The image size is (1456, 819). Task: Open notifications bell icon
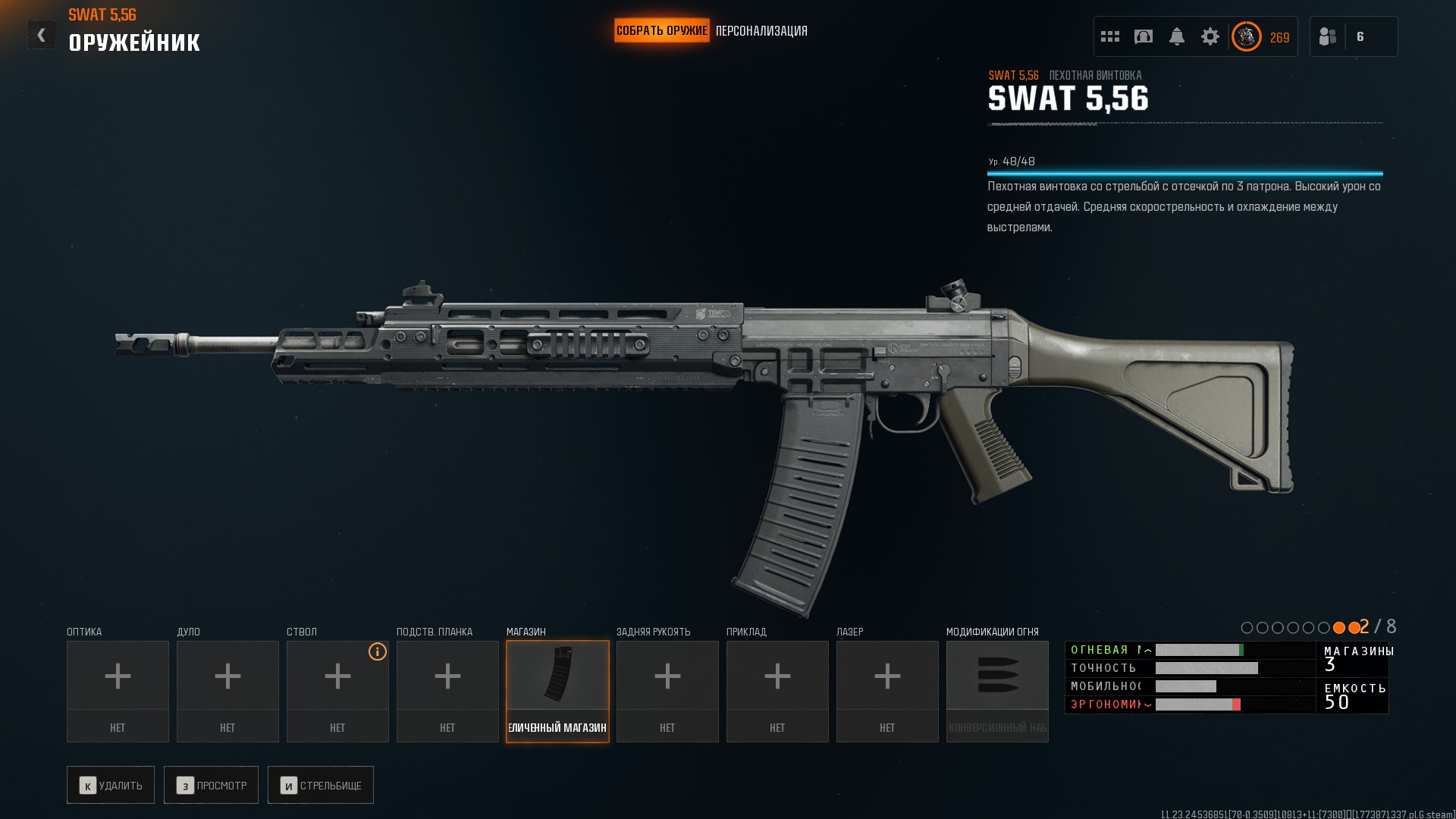[1177, 36]
